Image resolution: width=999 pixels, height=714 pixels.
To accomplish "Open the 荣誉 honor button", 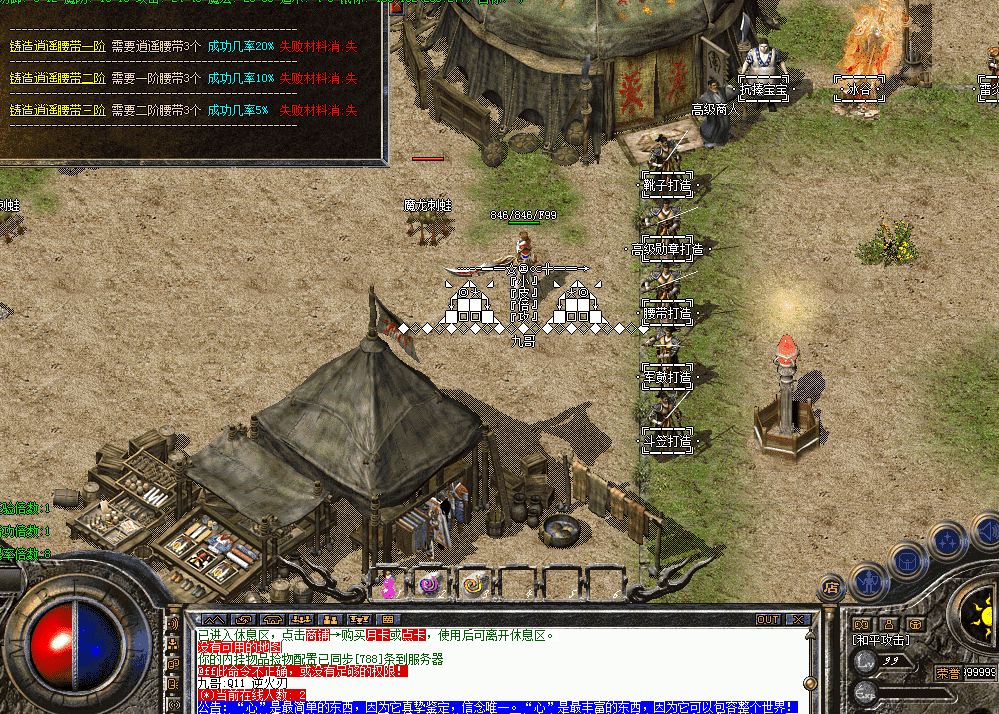I will tap(947, 672).
